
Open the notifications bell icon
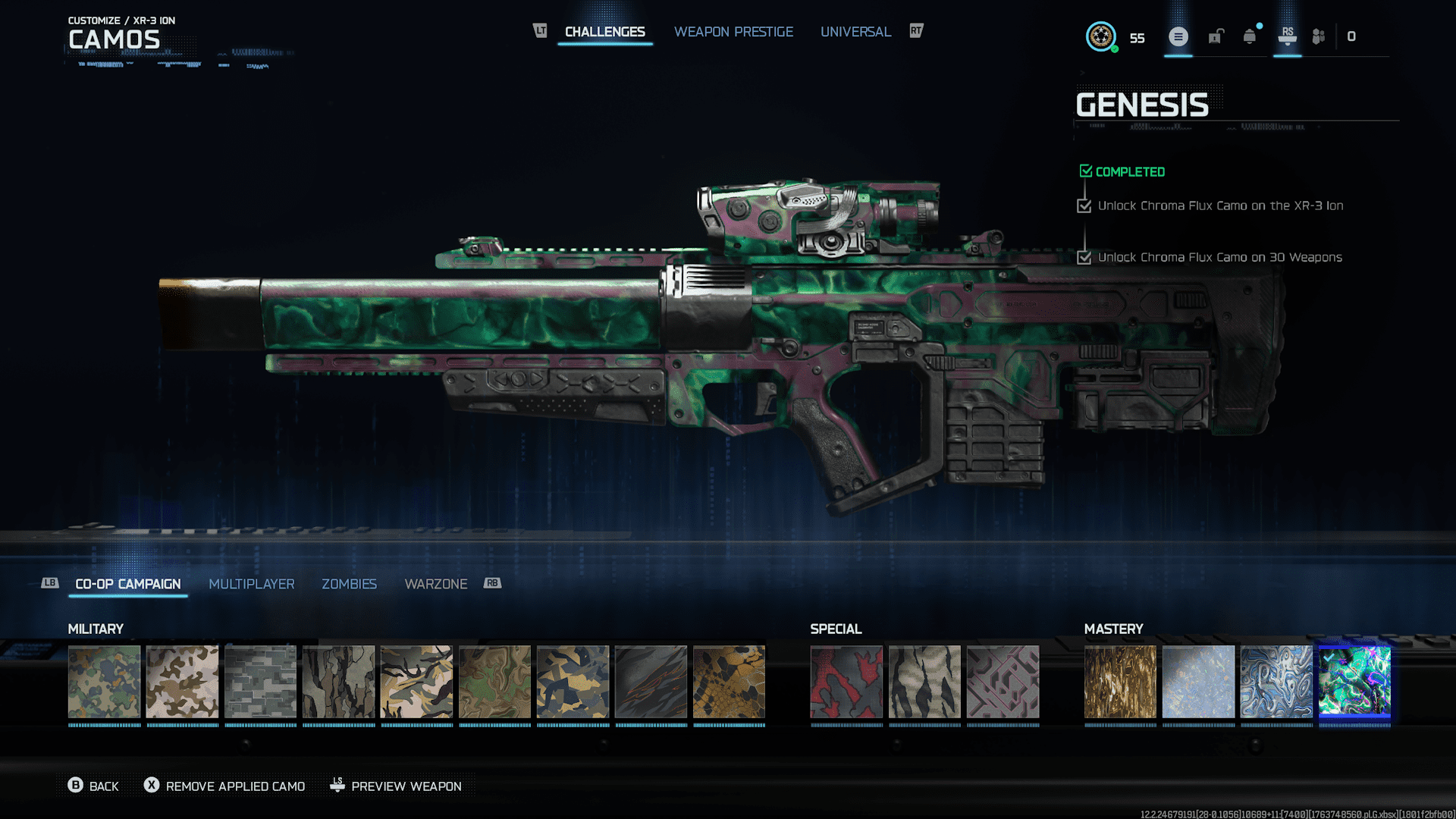coord(1249,36)
